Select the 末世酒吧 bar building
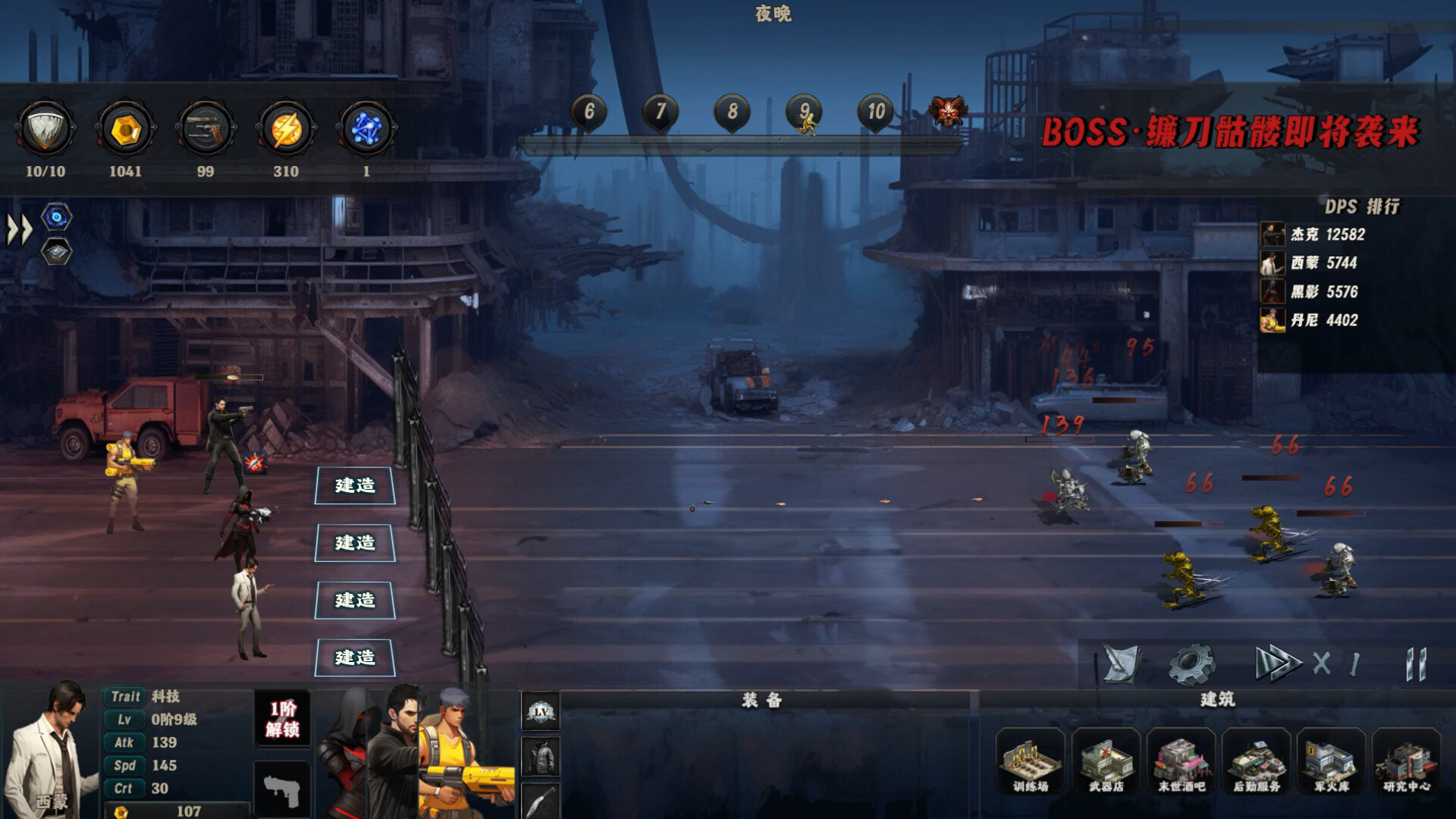Viewport: 1456px width, 819px height. (x=1181, y=761)
